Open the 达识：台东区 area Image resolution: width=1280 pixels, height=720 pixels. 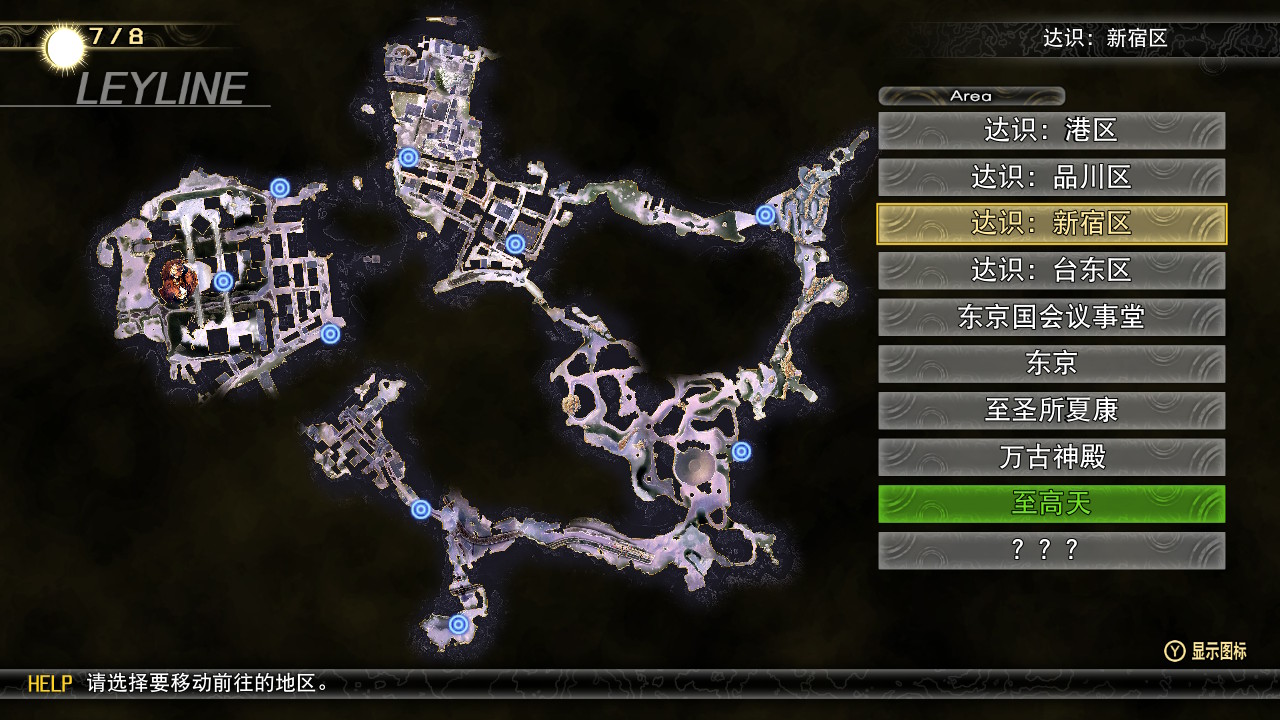[1051, 270]
